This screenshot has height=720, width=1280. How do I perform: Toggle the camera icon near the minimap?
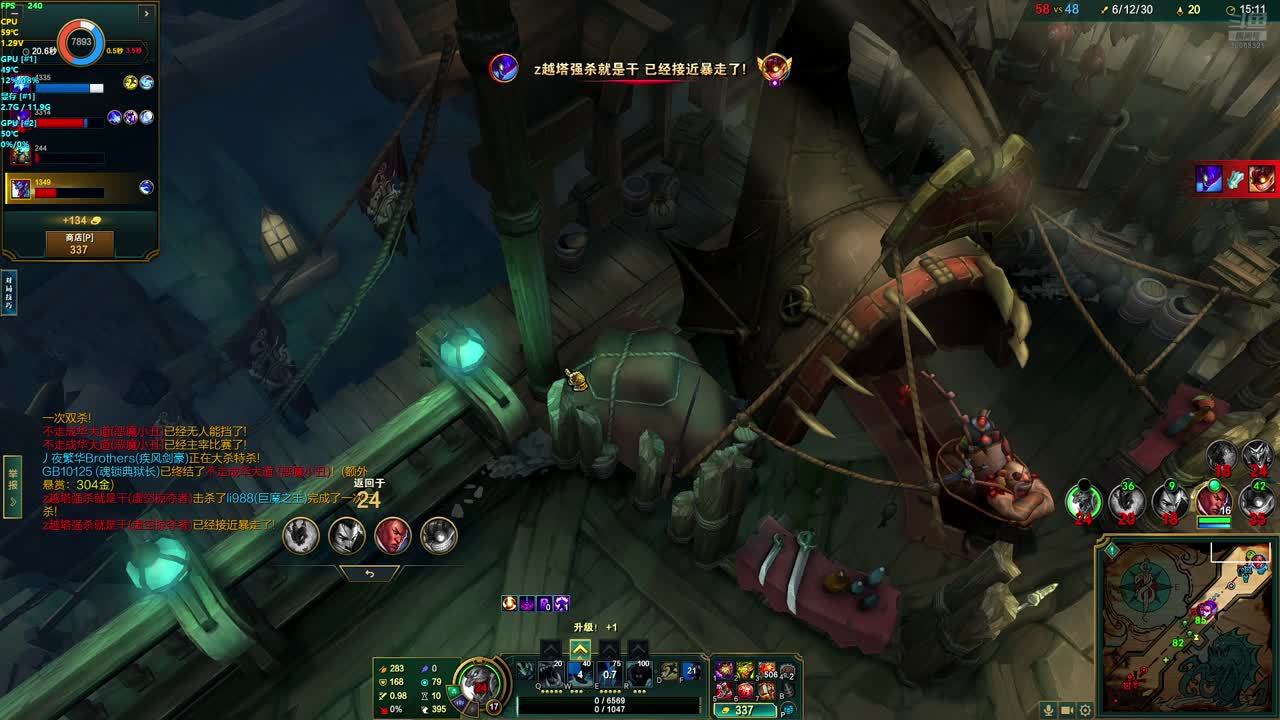(x=1067, y=710)
